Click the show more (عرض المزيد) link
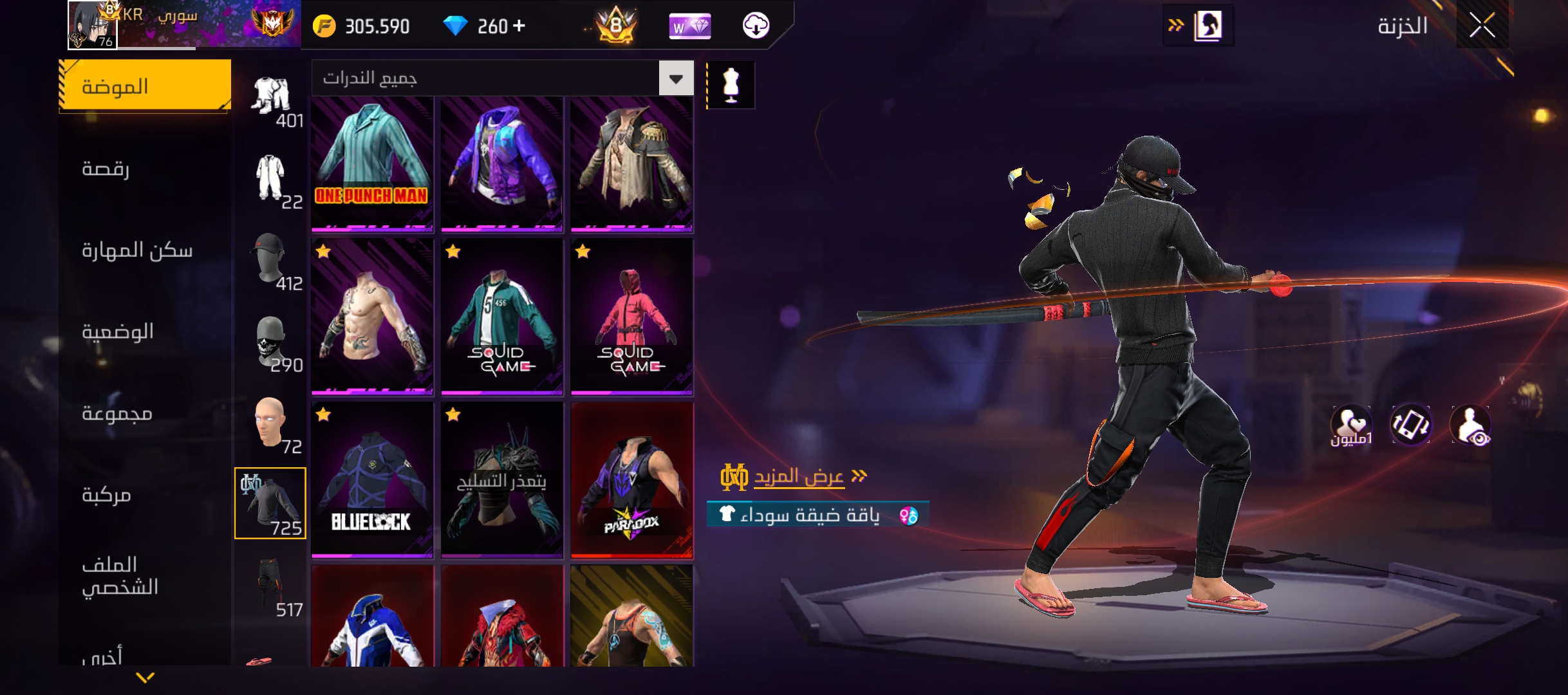The width and height of the screenshot is (1568, 695). [798, 476]
